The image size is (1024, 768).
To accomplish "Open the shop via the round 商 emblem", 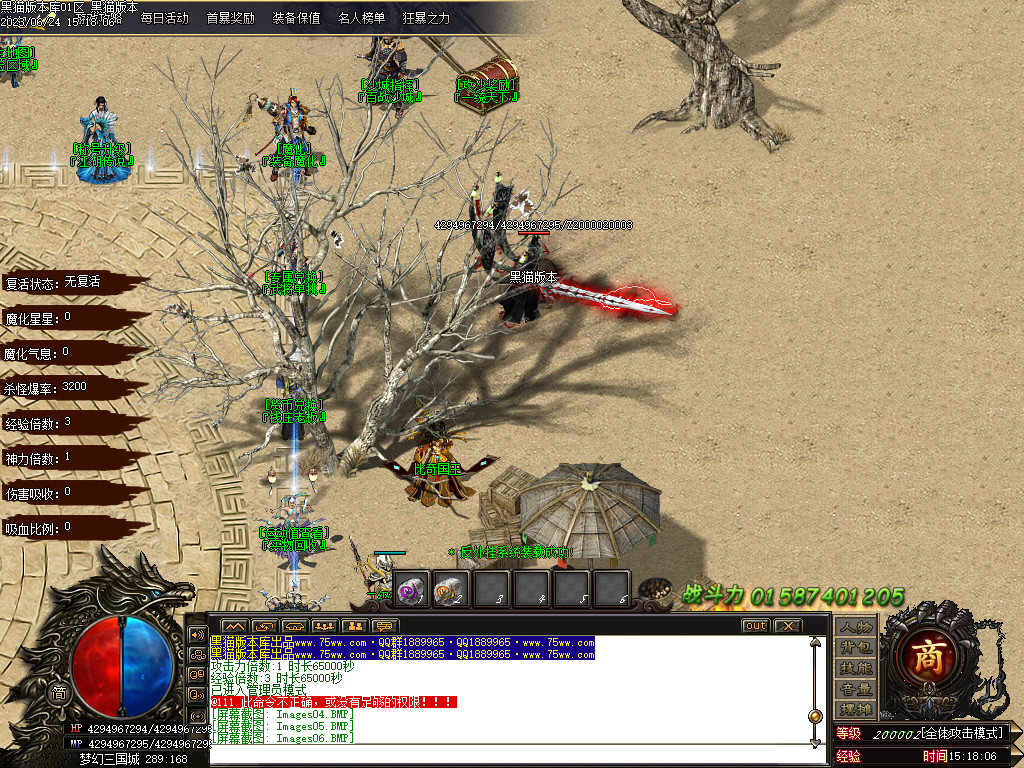I will pyautogui.click(x=924, y=656).
